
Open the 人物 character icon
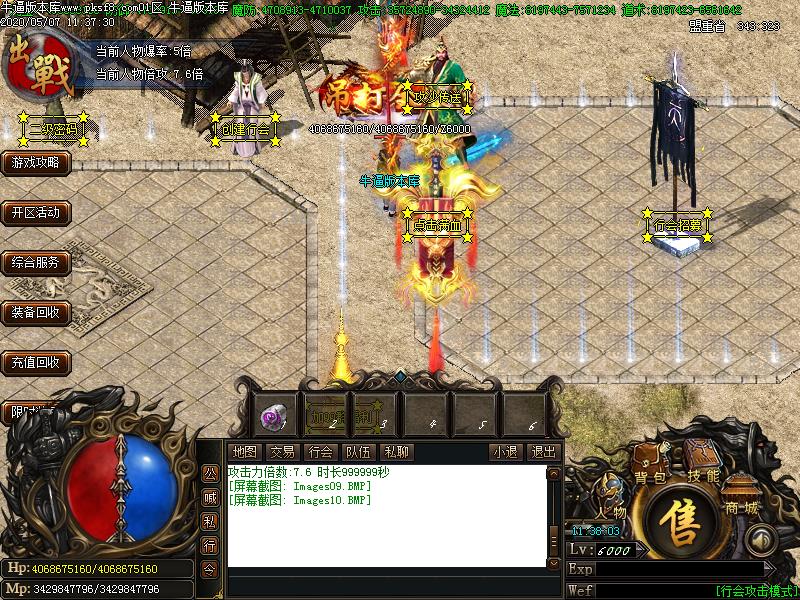tap(611, 498)
